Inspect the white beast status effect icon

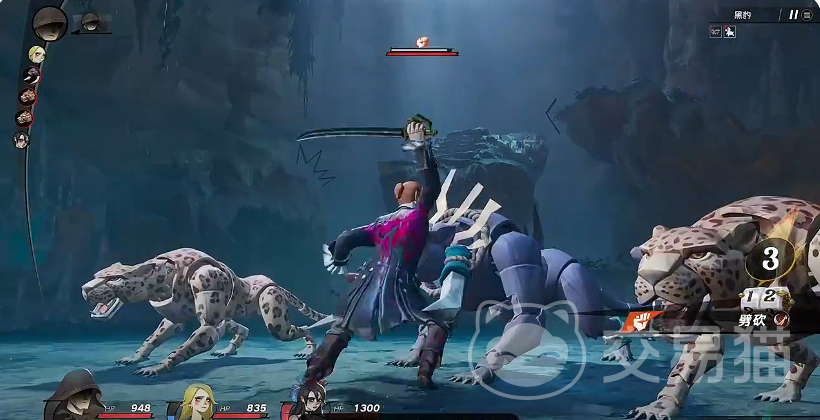point(728,32)
